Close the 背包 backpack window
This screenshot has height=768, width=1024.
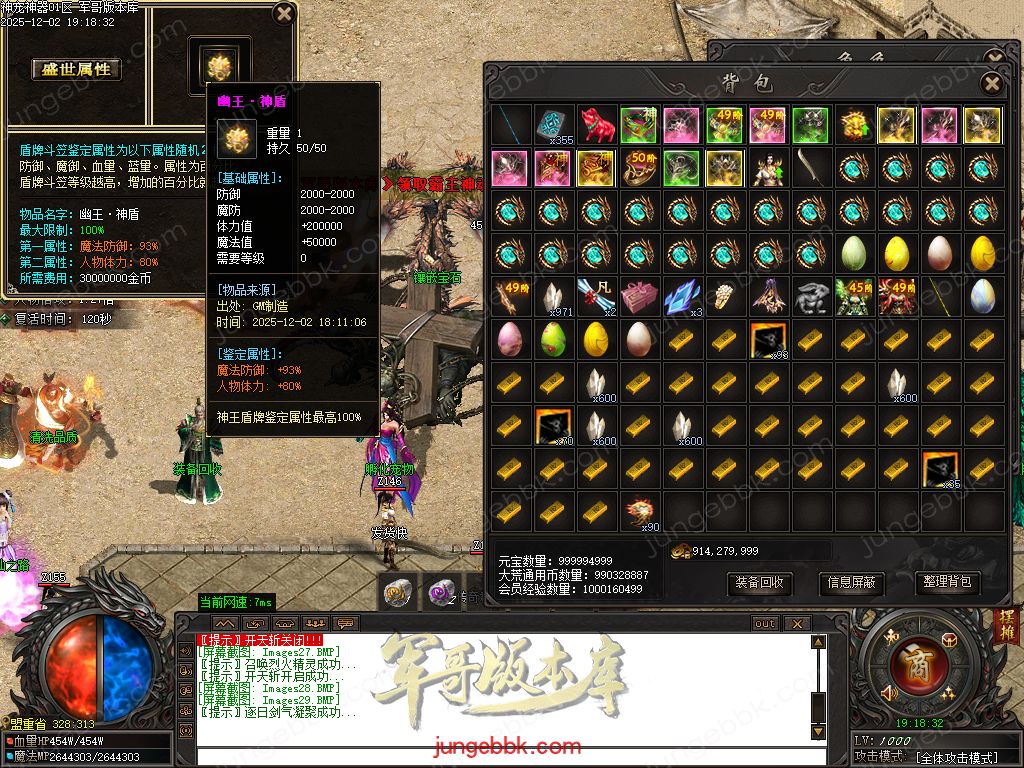tap(991, 83)
